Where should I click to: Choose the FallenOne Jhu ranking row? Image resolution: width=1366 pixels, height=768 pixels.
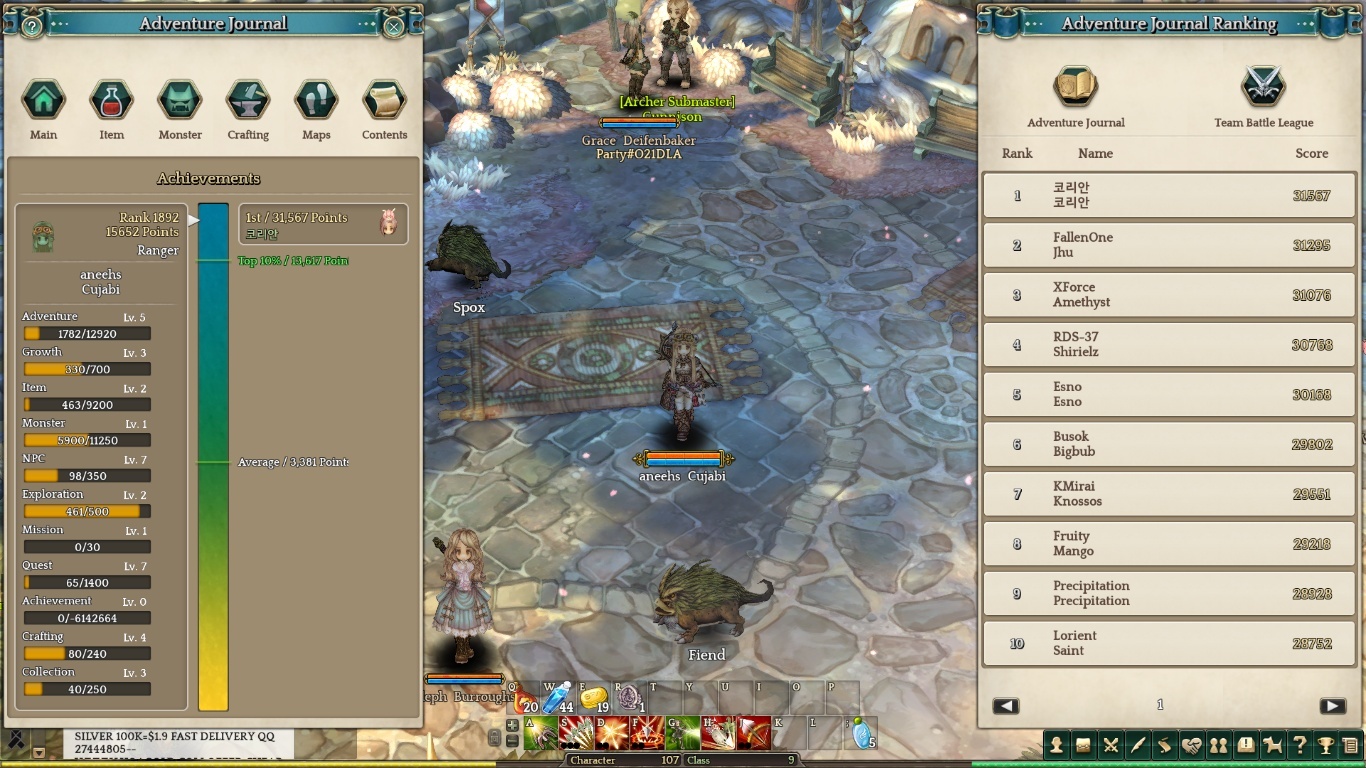click(1169, 245)
